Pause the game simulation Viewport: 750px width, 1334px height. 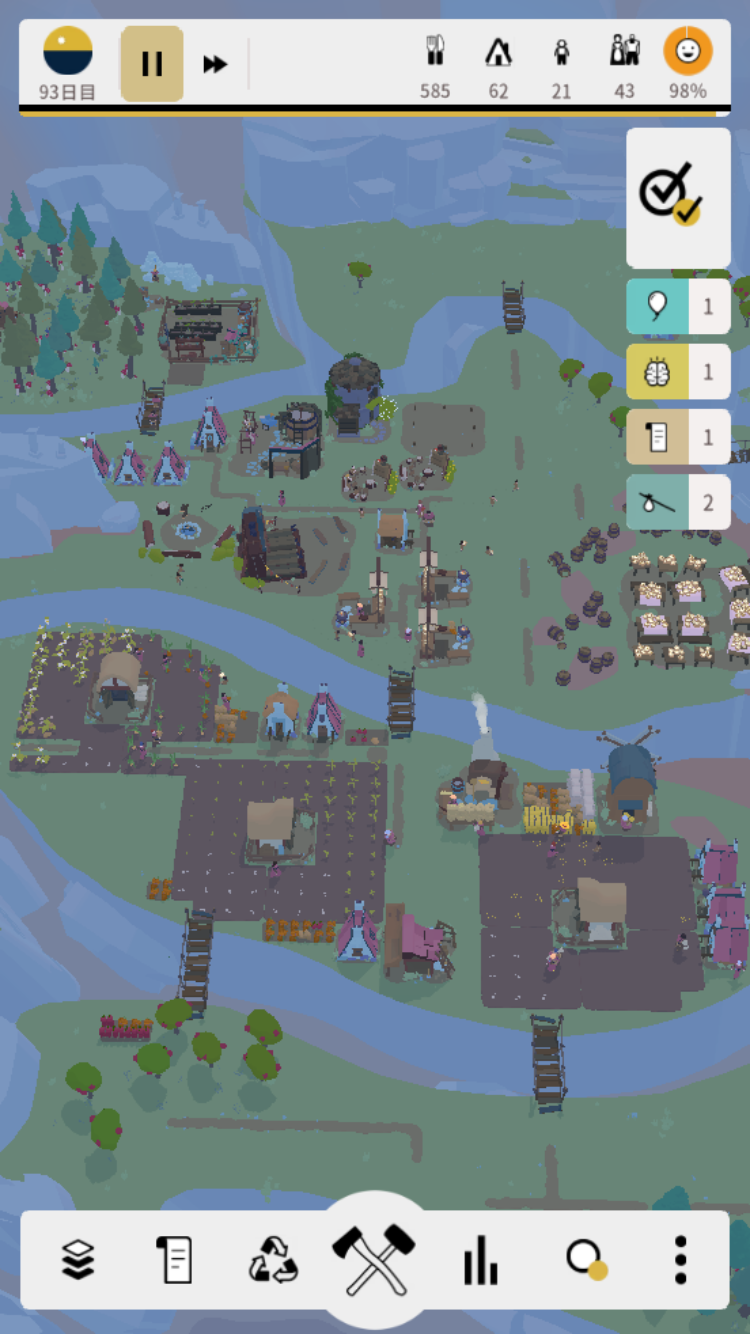coord(152,64)
